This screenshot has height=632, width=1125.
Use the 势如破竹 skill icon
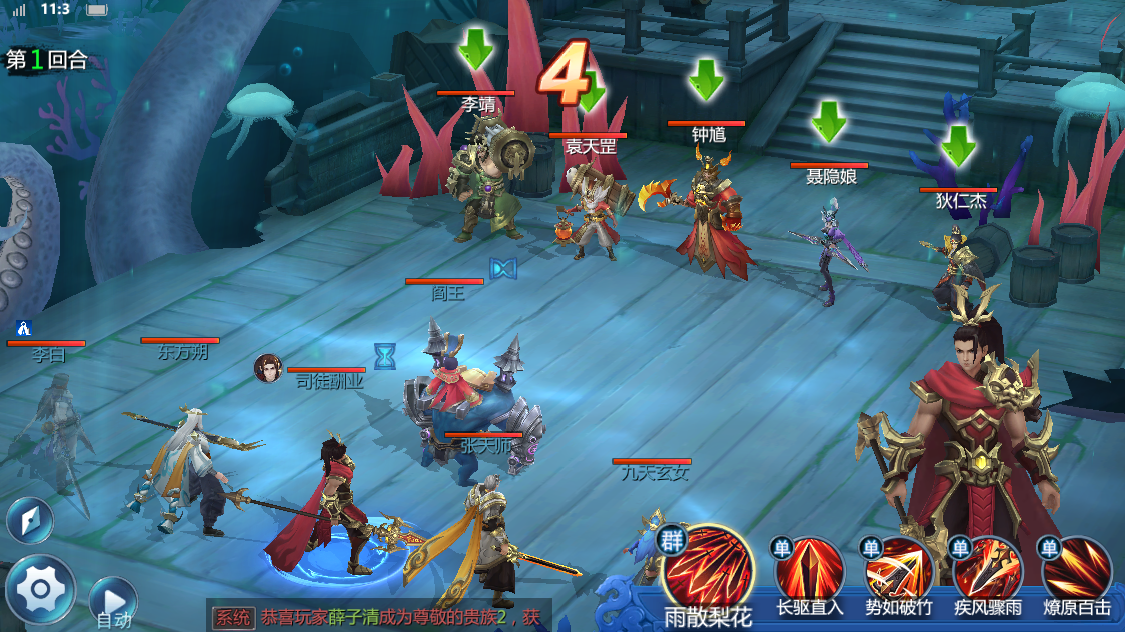pos(898,570)
